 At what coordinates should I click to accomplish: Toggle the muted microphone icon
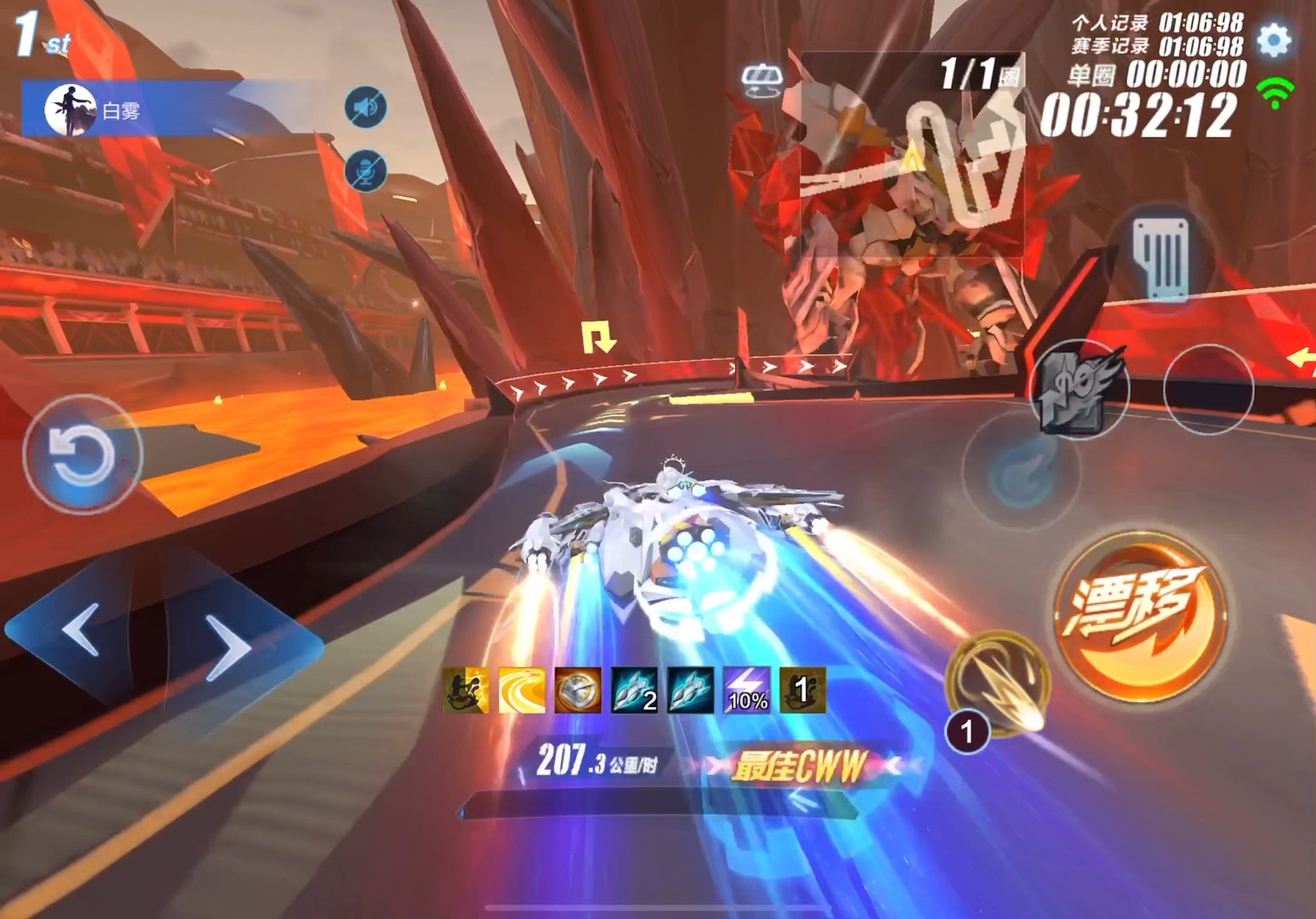(366, 171)
